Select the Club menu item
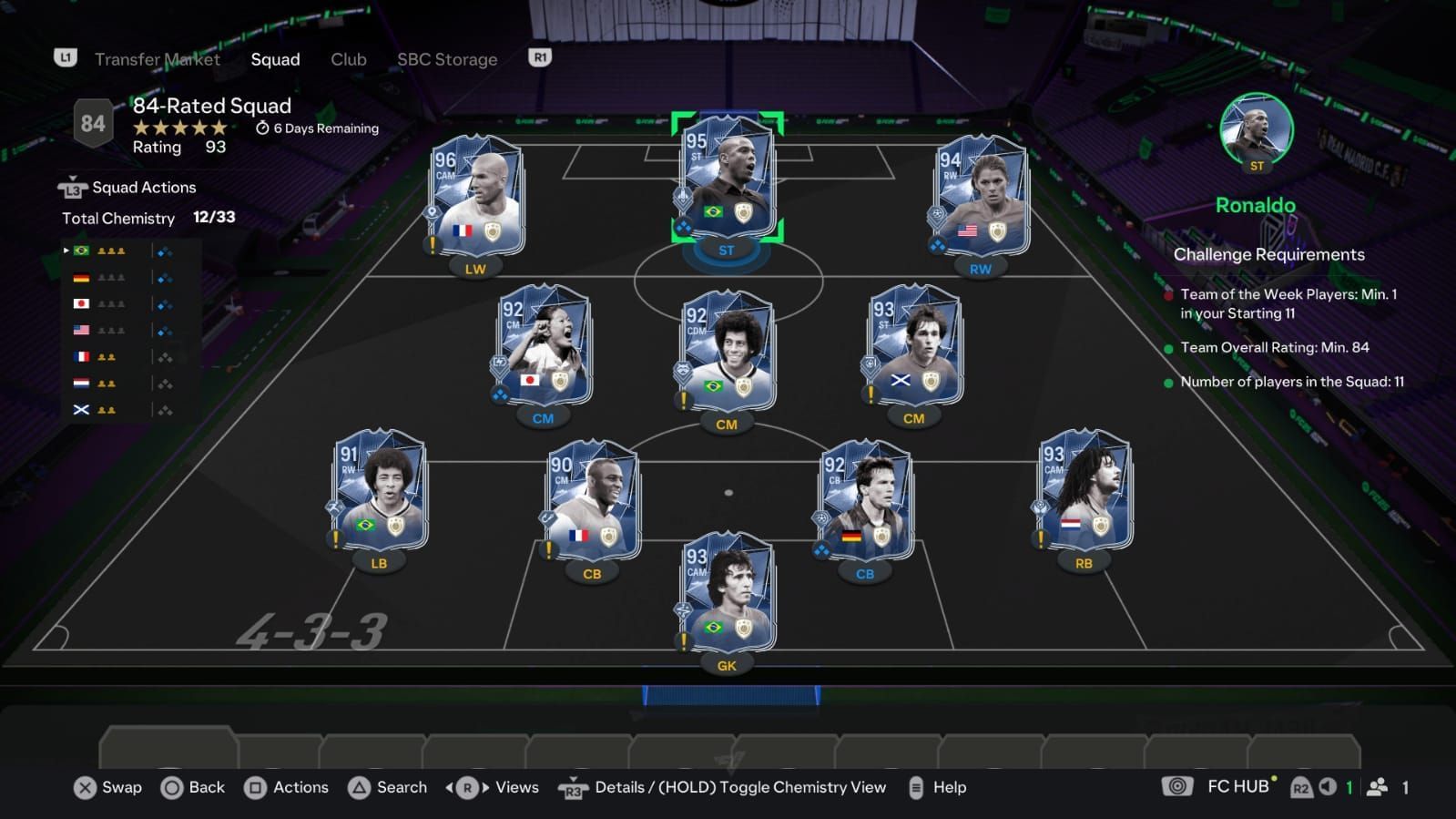Viewport: 1456px width, 819px height. coord(348,59)
